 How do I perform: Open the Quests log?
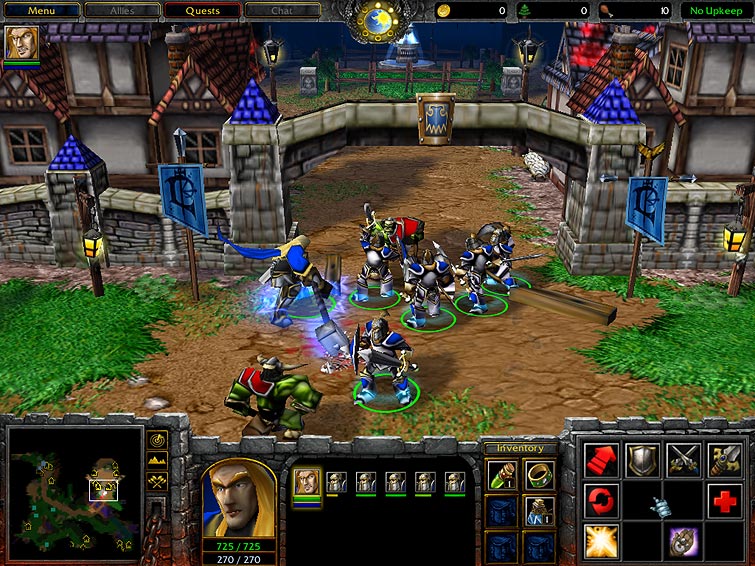(x=202, y=10)
